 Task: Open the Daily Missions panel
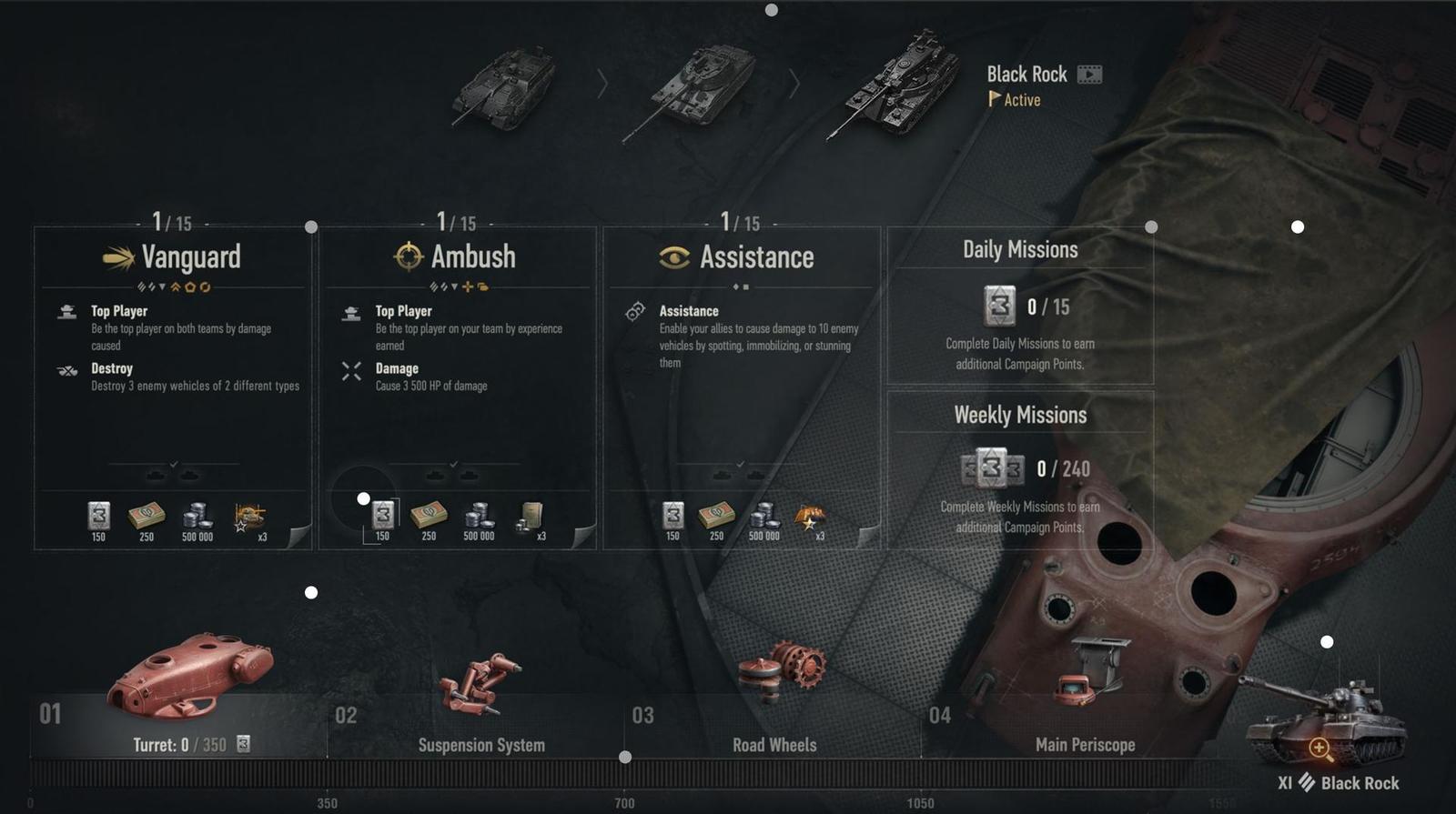tap(1020, 306)
